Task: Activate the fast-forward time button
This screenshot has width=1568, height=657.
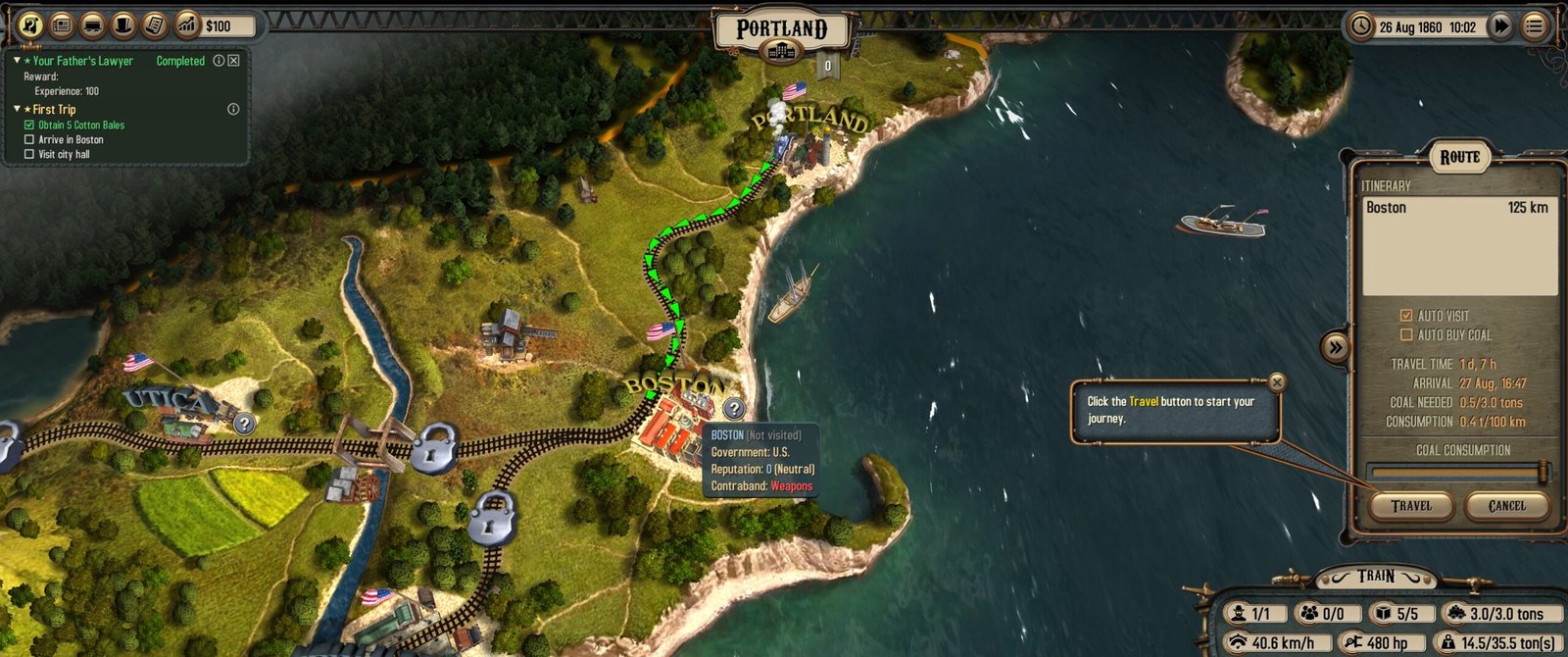Action: pyautogui.click(x=1500, y=26)
